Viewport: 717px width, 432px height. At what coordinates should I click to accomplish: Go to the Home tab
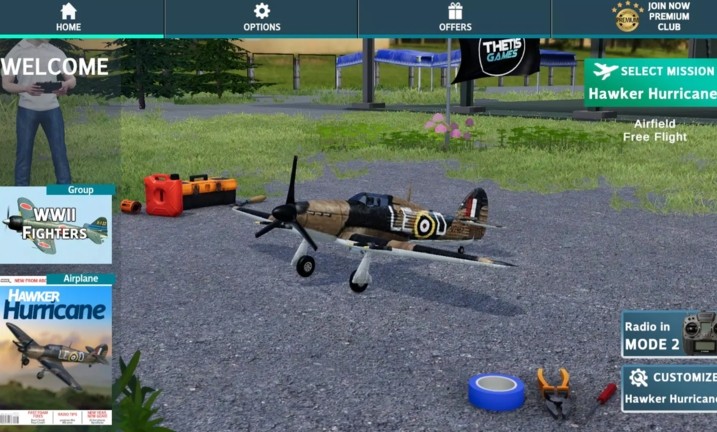click(68, 17)
